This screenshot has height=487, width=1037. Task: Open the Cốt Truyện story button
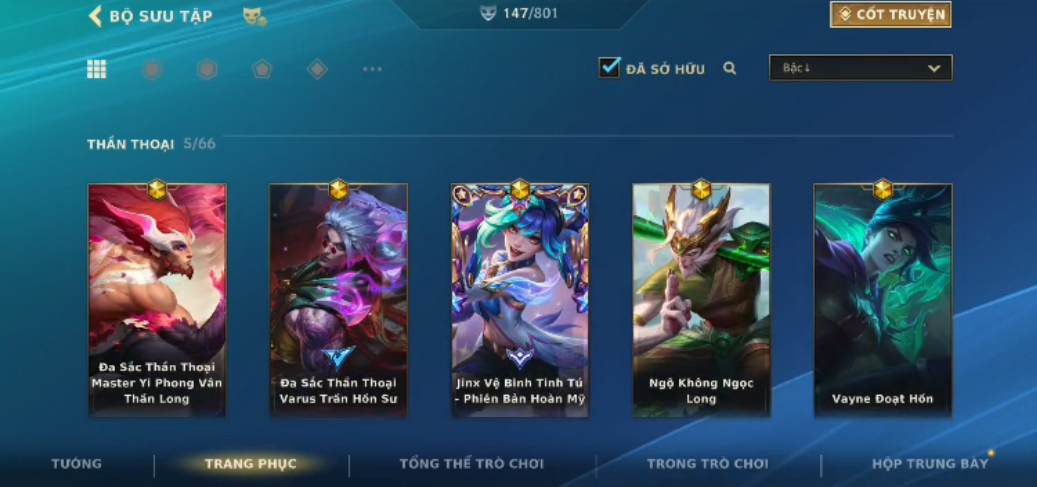click(890, 15)
